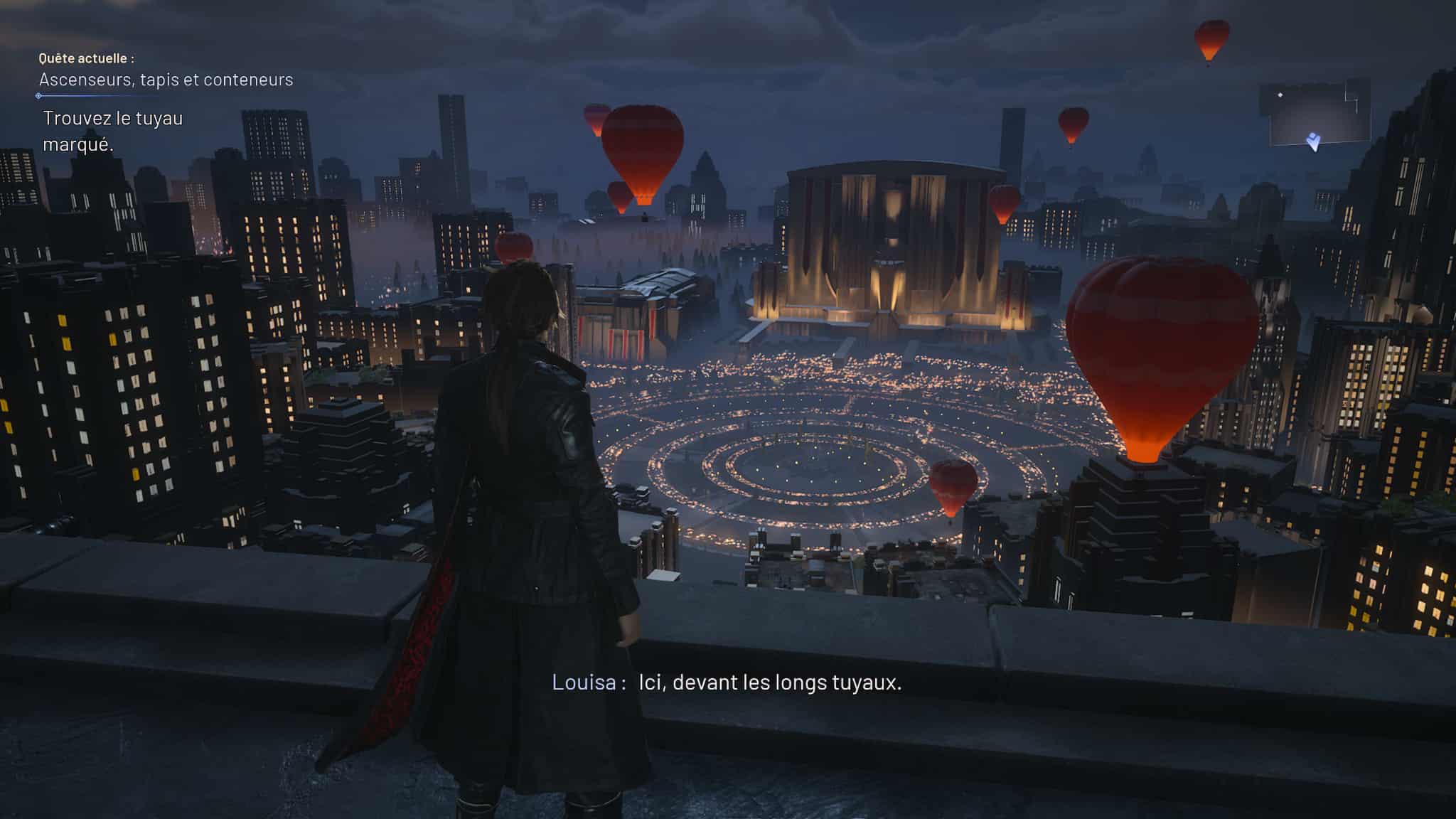Open the current quest tracker 'Ascenseurs, tapis et conteneurs'
This screenshot has width=1456, height=819.
(166, 80)
